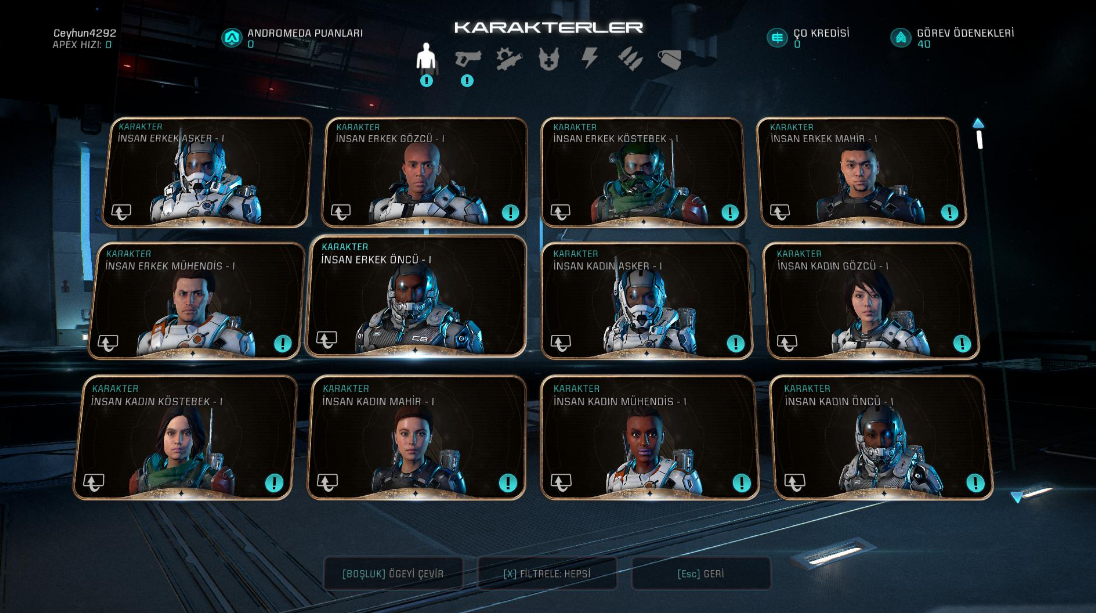The width and height of the screenshot is (1096, 613).
Task: Pick the İnsan Kadın Gözcü card
Action: coord(870,300)
